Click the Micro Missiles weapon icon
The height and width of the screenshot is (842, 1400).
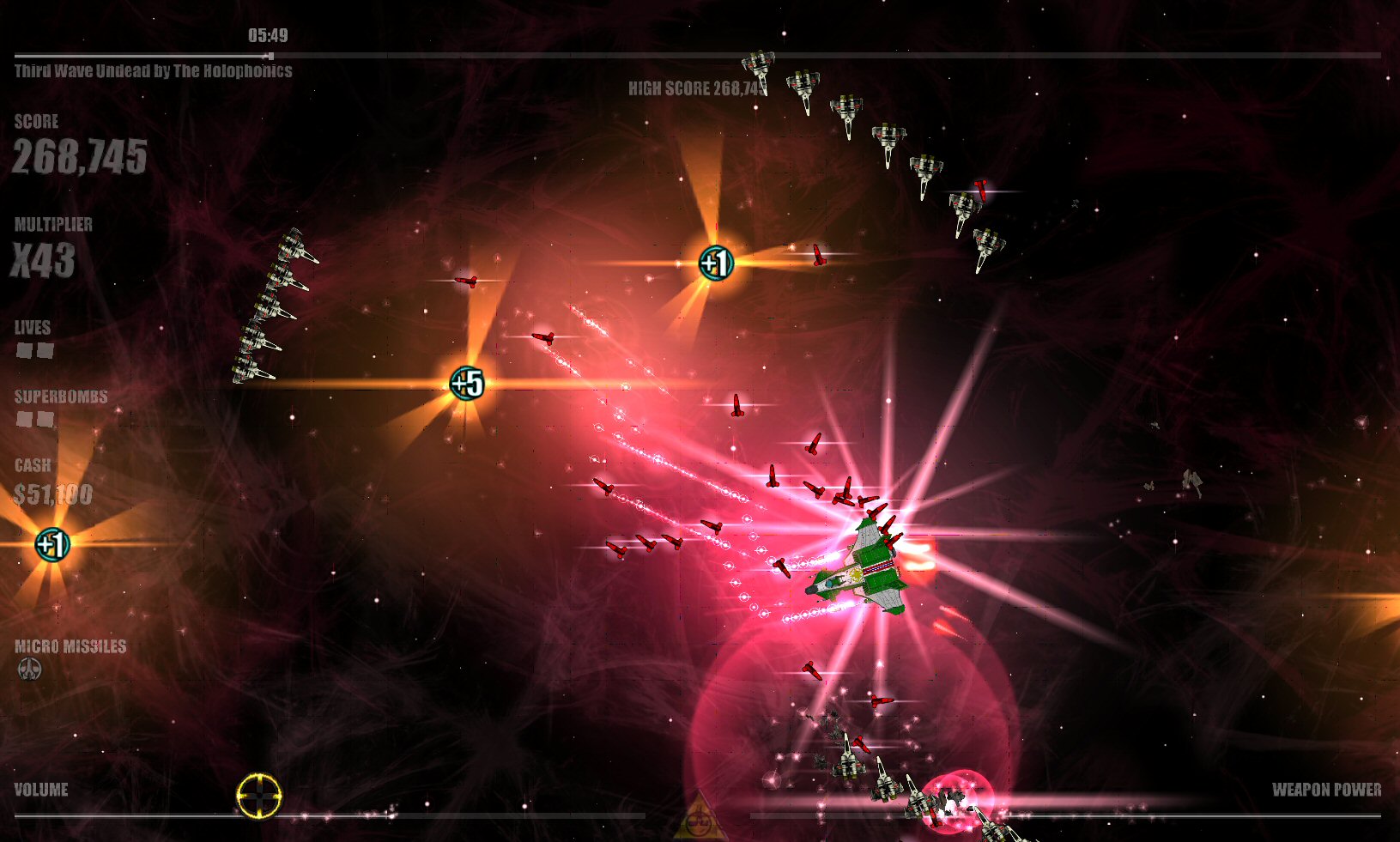(x=30, y=669)
